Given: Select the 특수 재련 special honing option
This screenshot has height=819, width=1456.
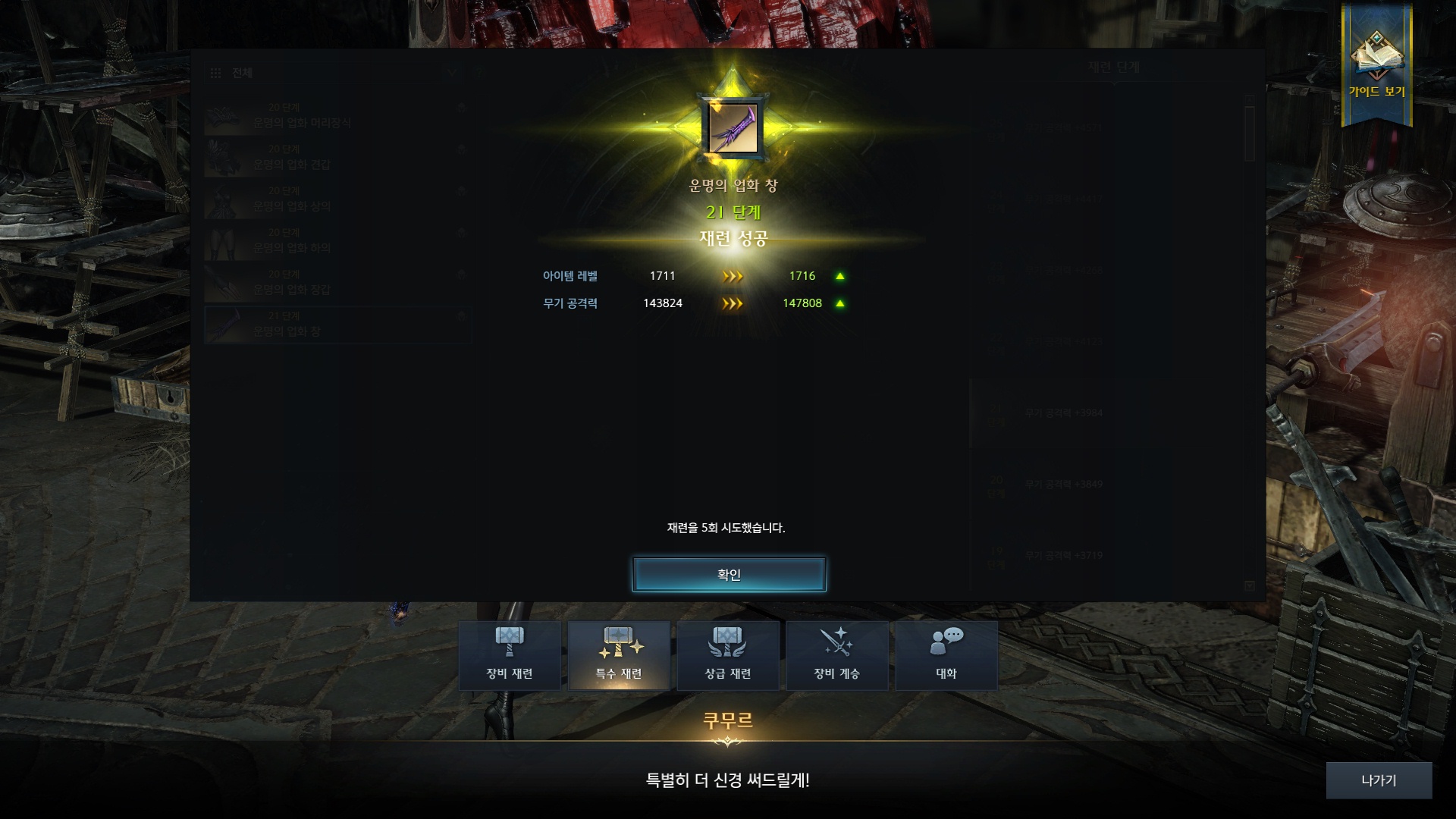Looking at the screenshot, I should (x=619, y=655).
